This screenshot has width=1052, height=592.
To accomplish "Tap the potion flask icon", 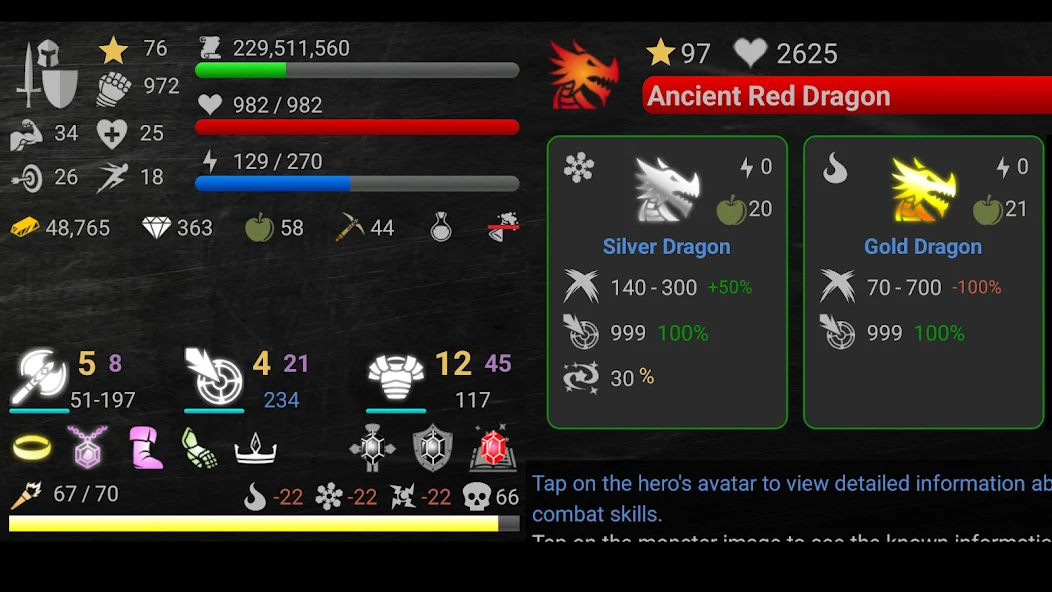I will coord(441,228).
